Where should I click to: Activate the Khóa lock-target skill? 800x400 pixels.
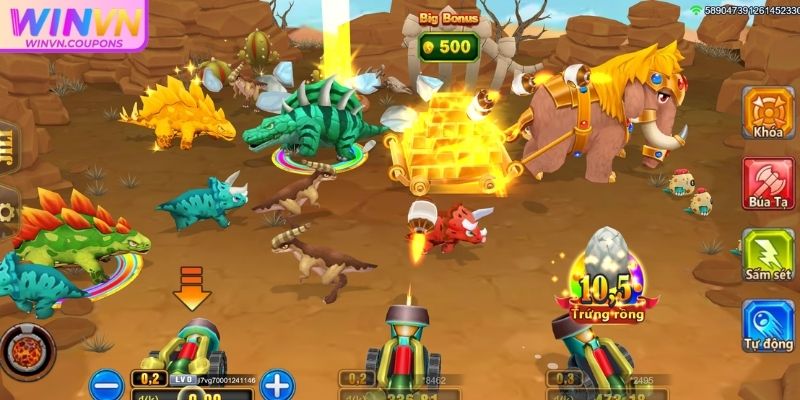(769, 110)
